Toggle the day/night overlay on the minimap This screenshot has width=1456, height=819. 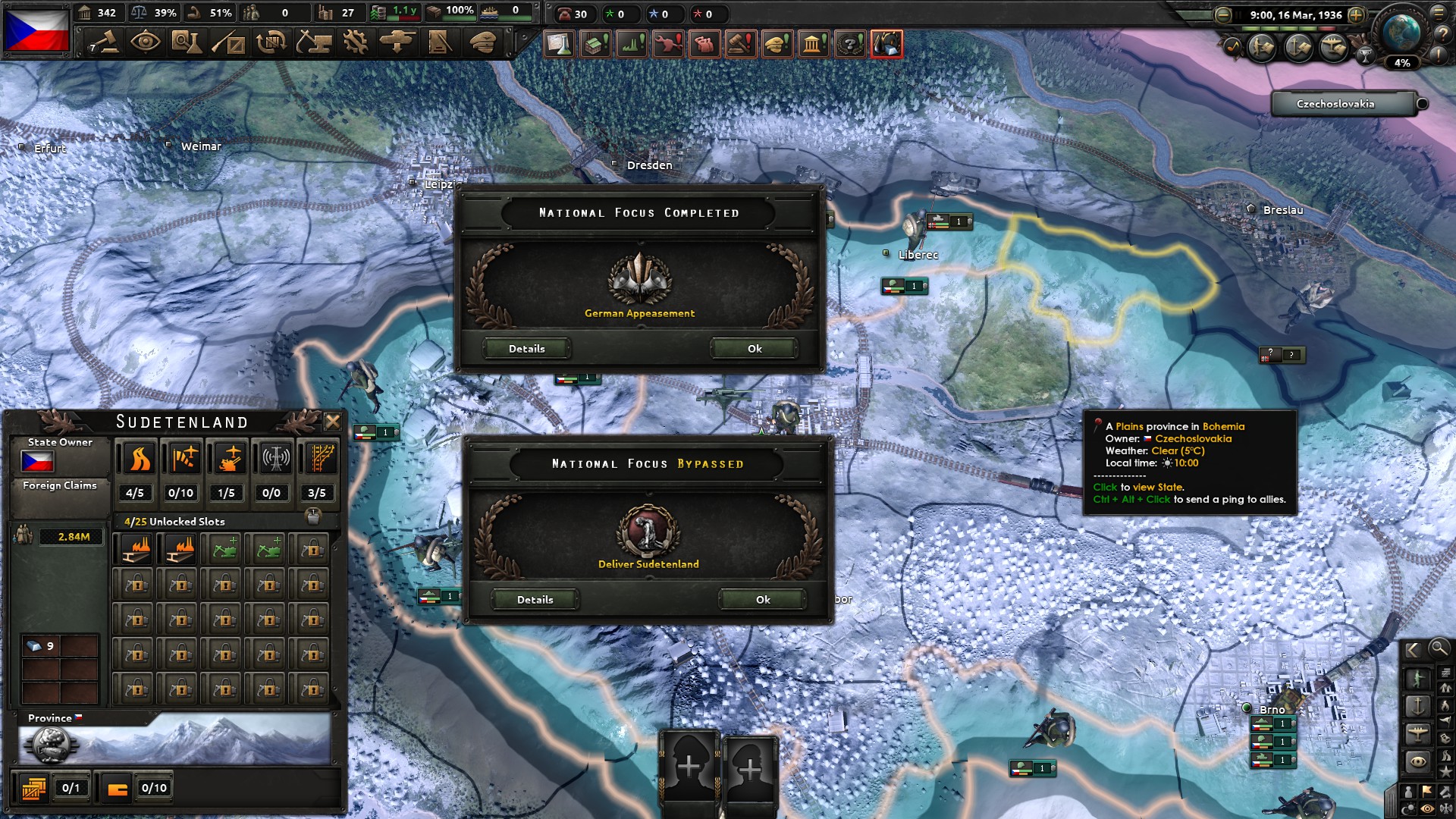click(1408, 807)
